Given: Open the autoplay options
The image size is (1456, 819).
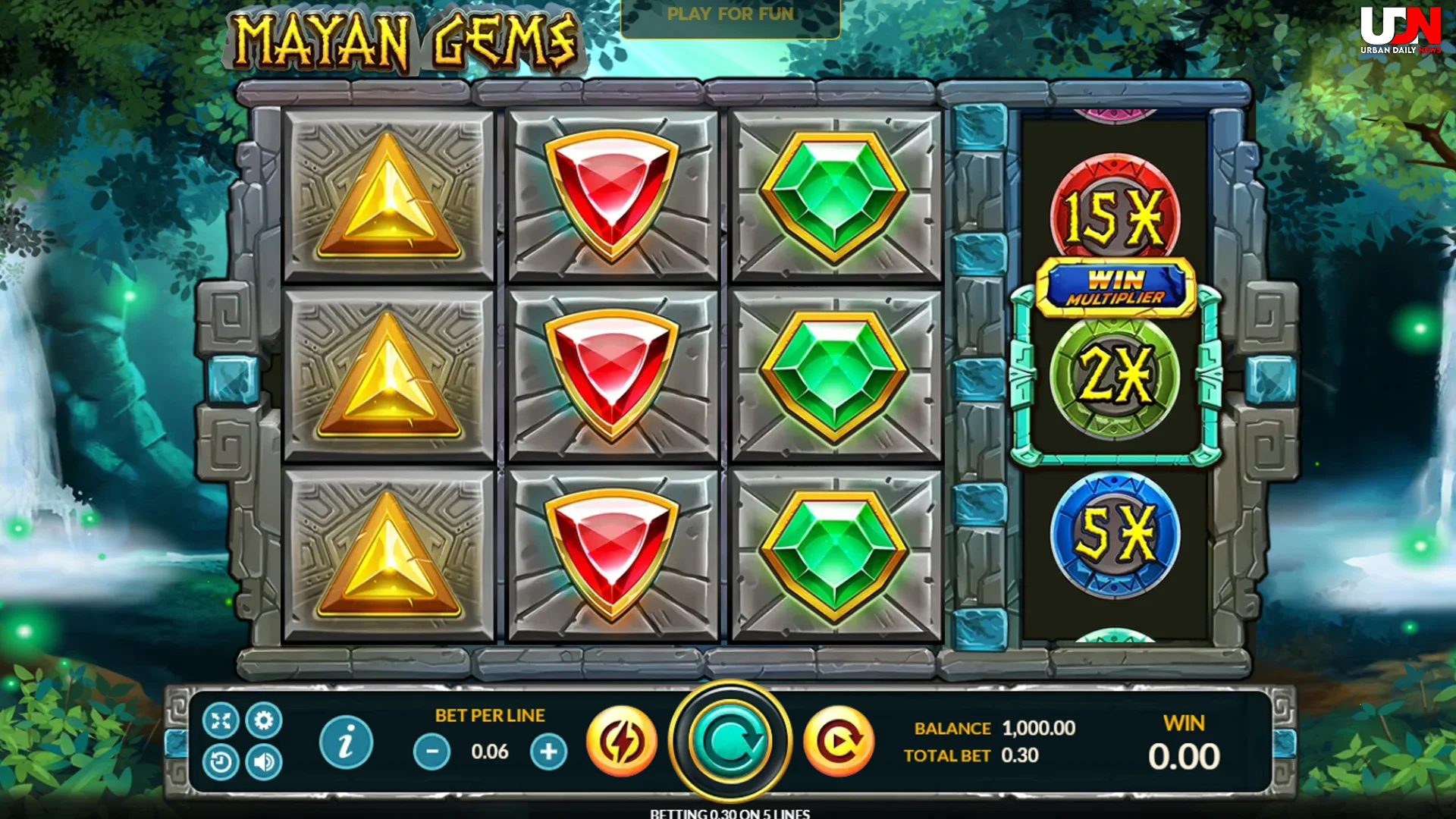Looking at the screenshot, I should (837, 741).
